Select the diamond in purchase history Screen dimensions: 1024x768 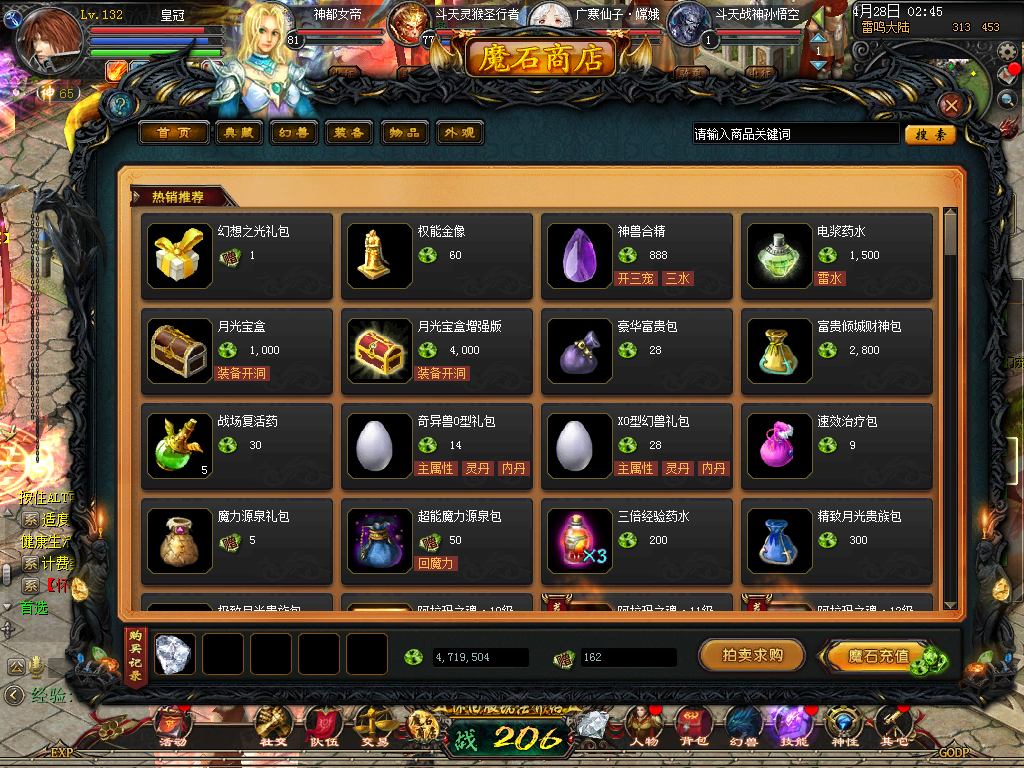point(174,654)
